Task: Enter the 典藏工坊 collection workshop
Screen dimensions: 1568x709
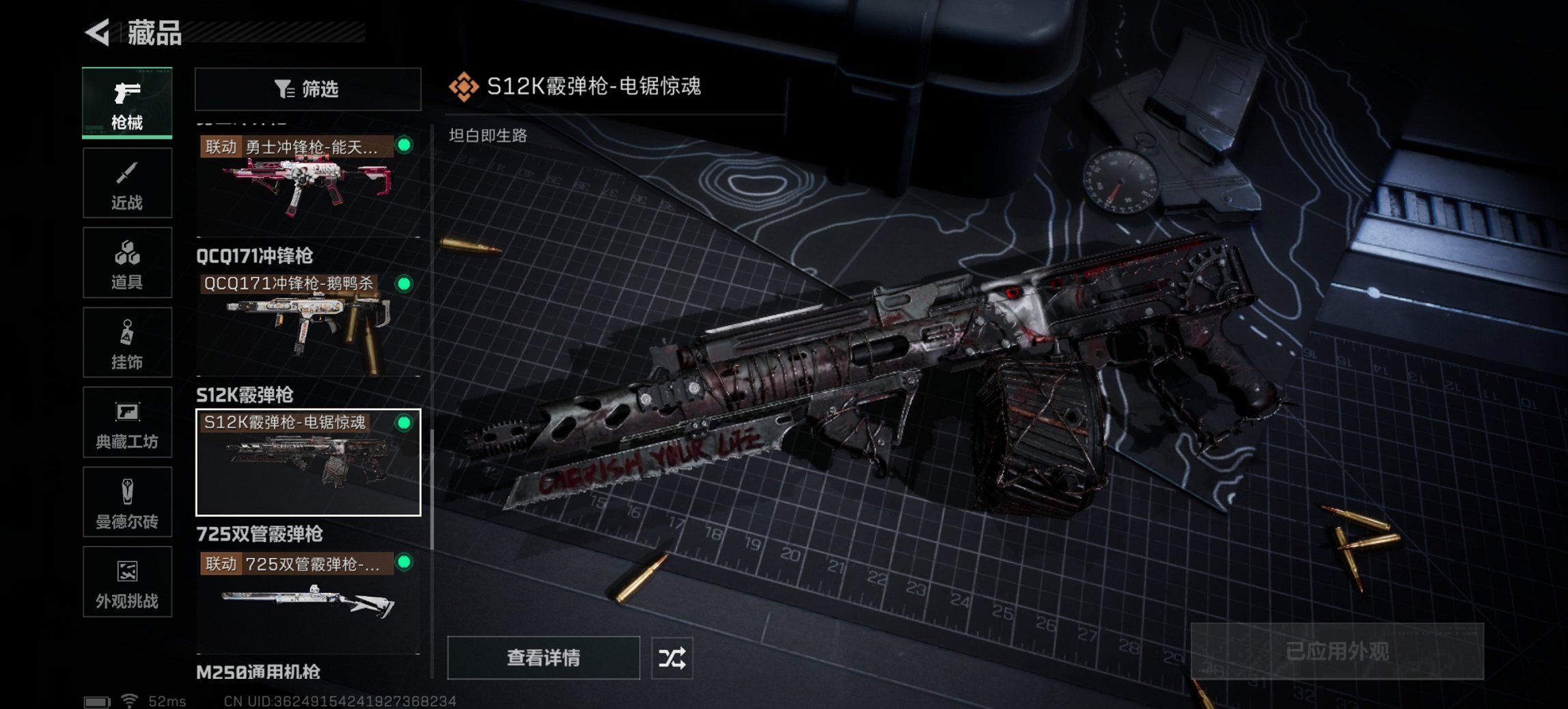Action: (127, 423)
